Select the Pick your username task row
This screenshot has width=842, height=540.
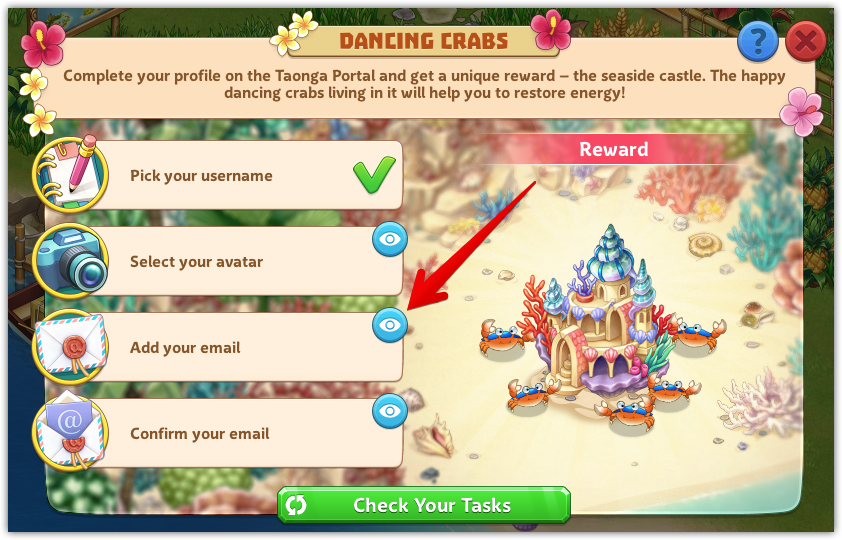[240, 176]
